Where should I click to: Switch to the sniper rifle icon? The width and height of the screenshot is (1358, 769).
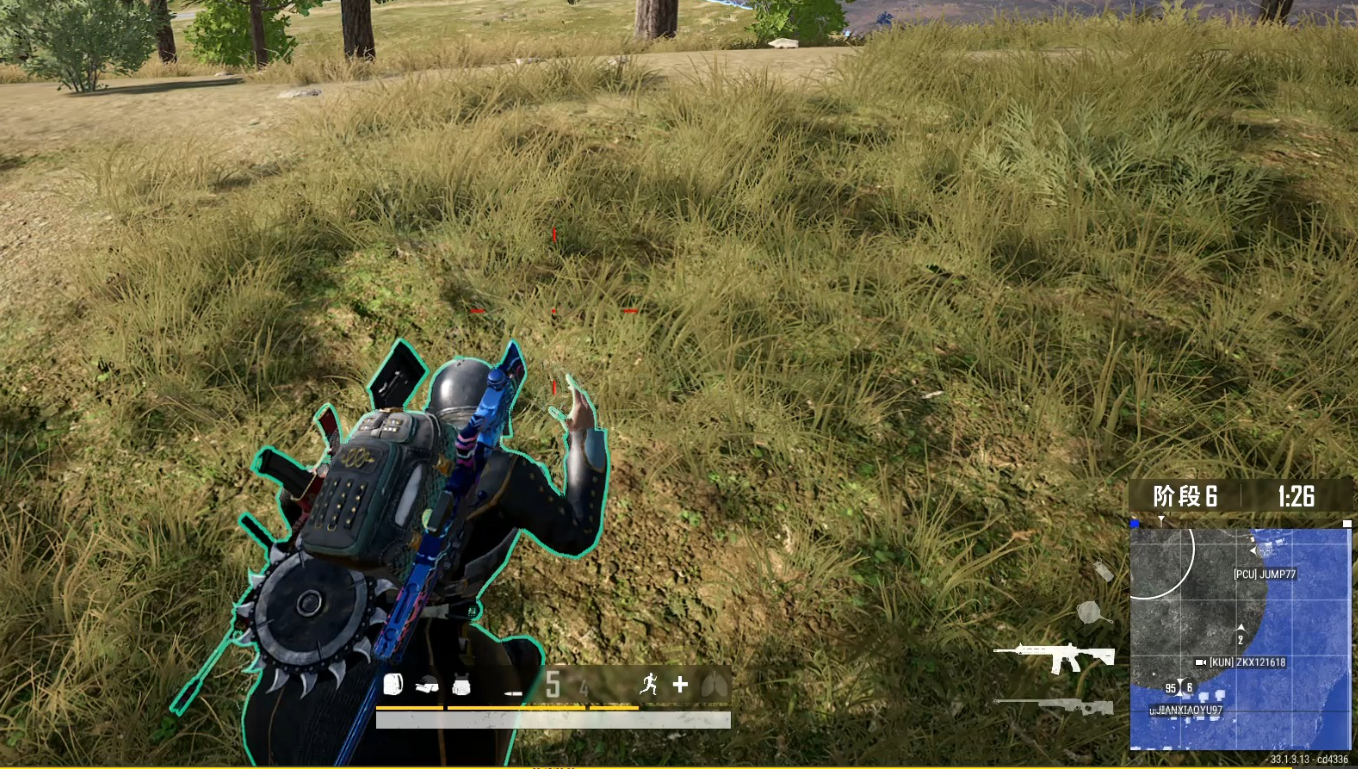click(1053, 706)
